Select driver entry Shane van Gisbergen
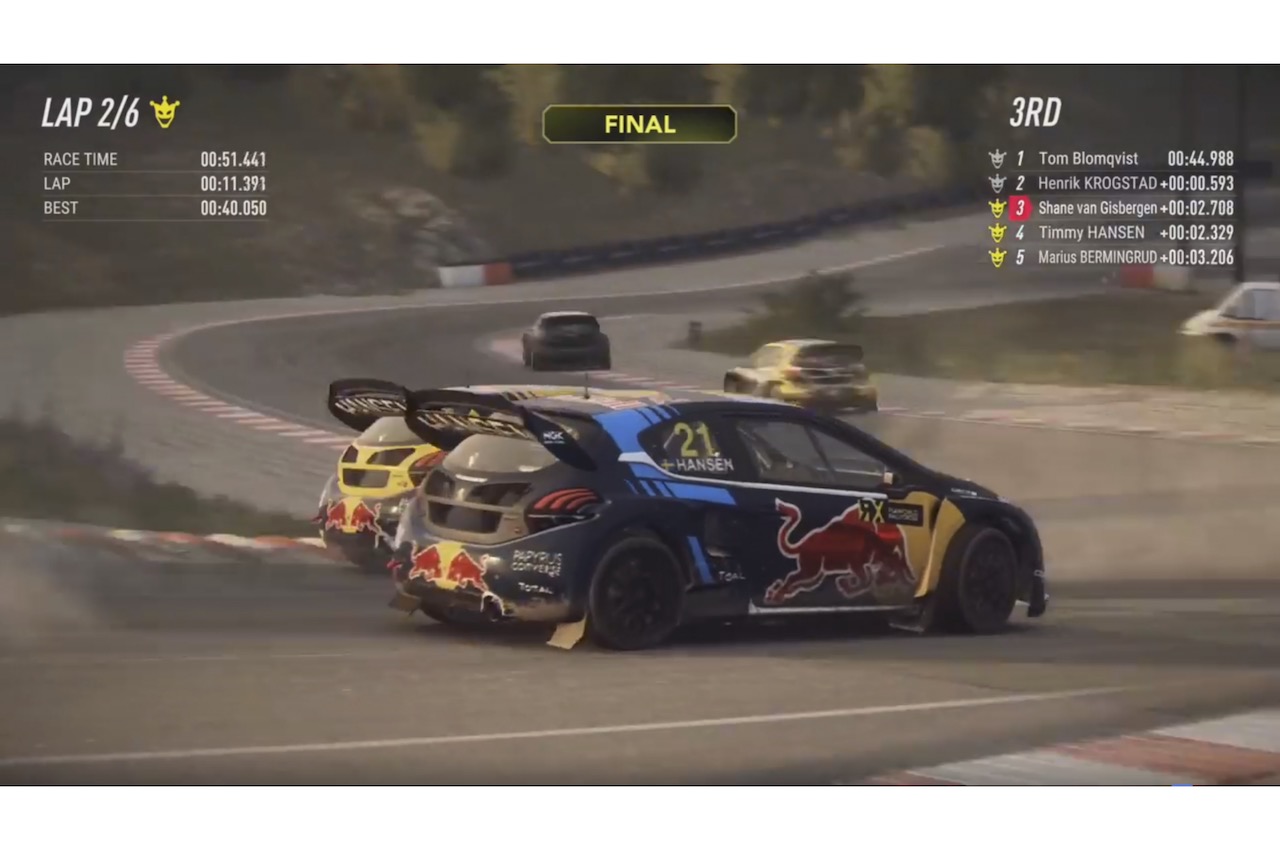Viewport: 1280px width, 853px height. click(1097, 208)
